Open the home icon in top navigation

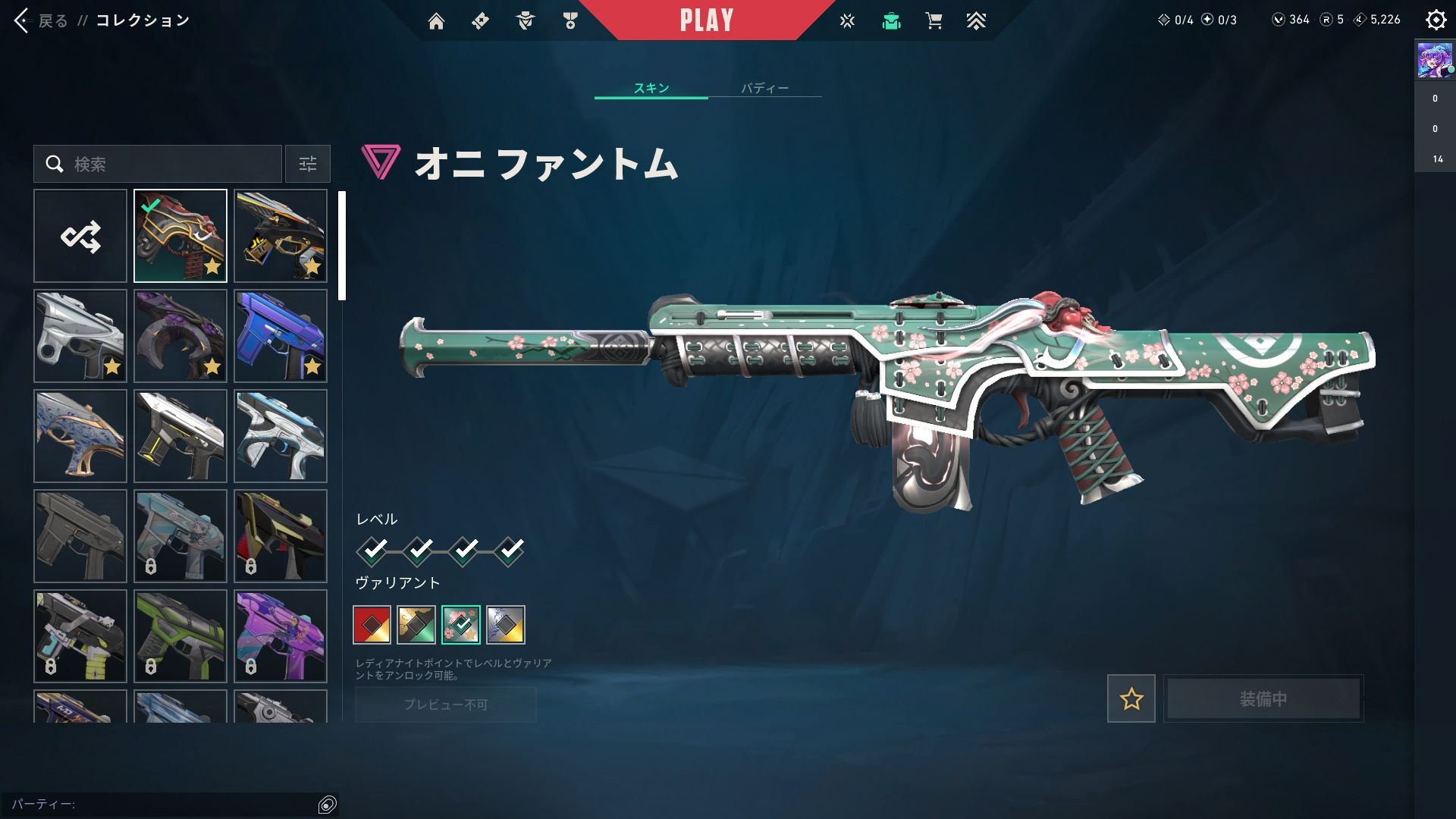436,21
